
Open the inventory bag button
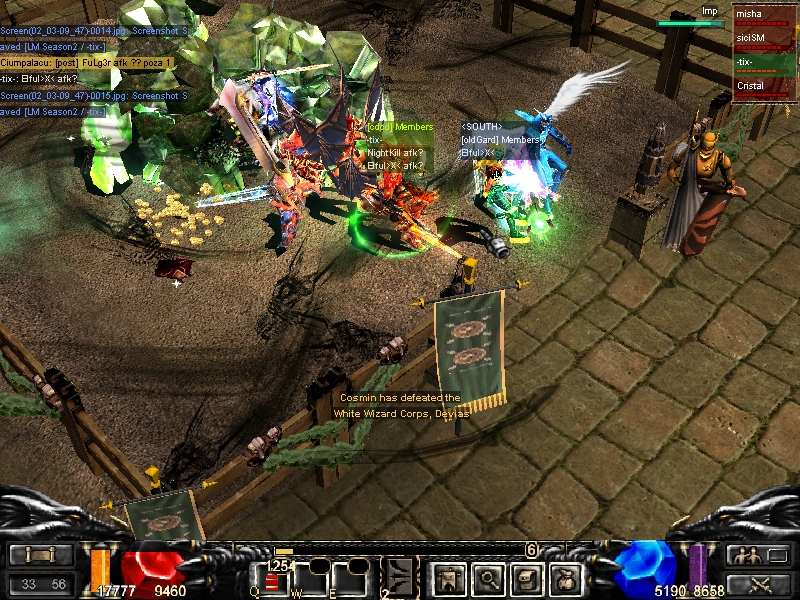tap(567, 577)
